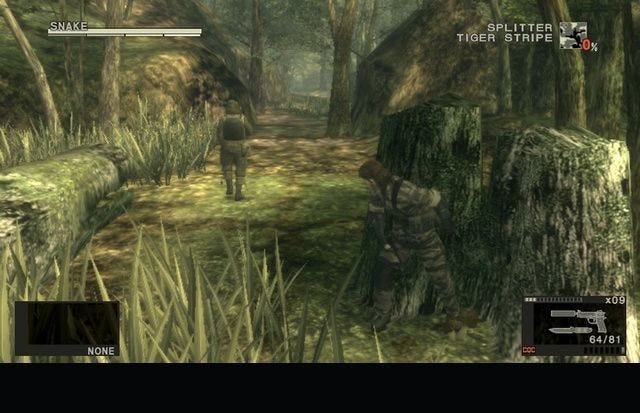Select the empty item slot labeled NONE

pyautogui.click(x=67, y=328)
